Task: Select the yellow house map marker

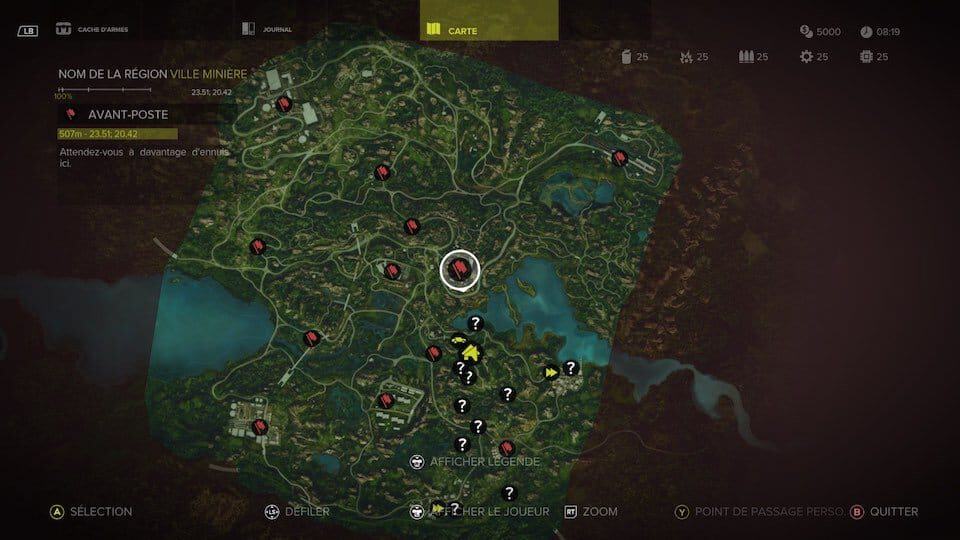Action: 470,352
